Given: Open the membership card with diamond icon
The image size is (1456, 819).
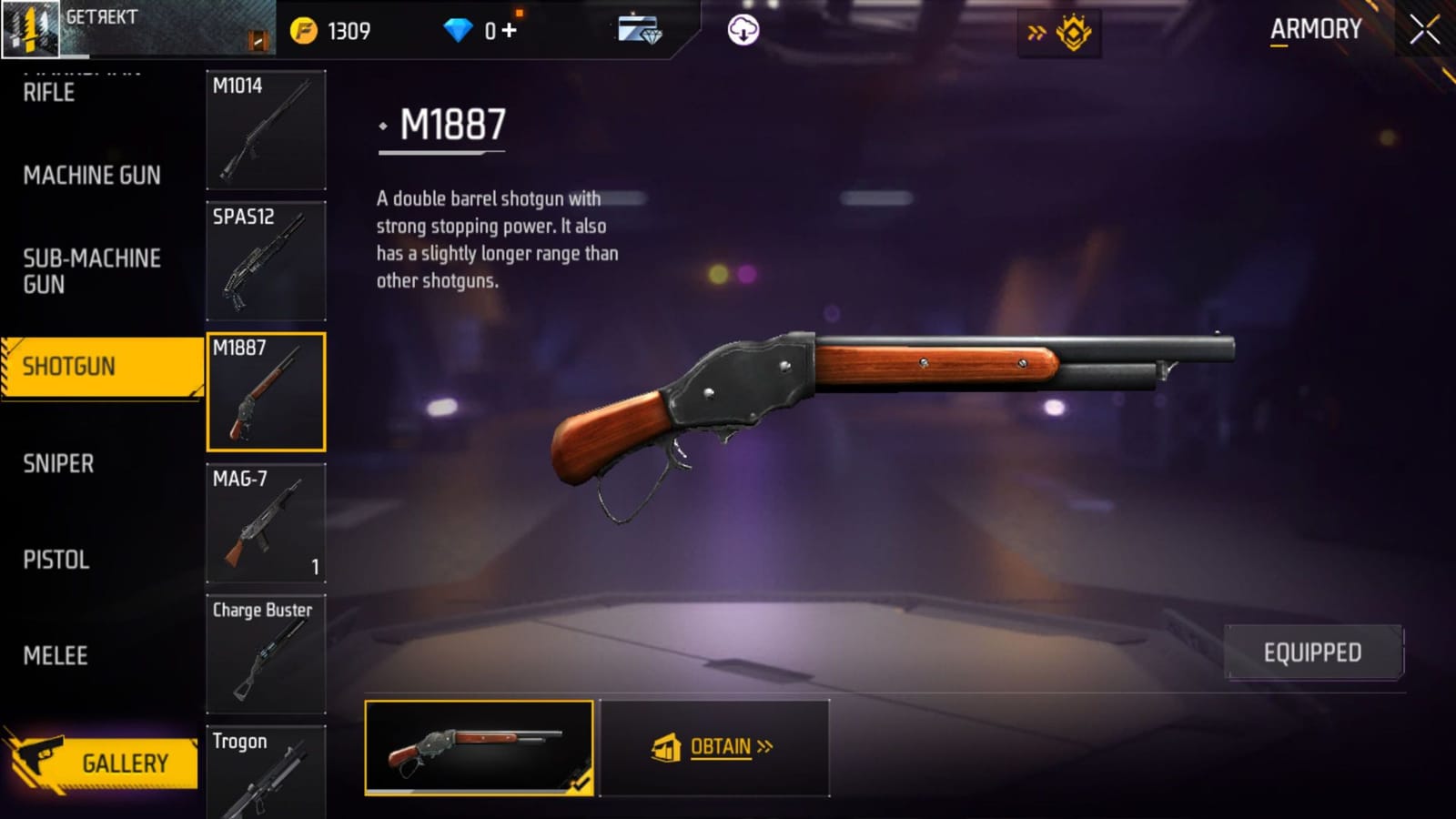Looking at the screenshot, I should pyautogui.click(x=641, y=31).
